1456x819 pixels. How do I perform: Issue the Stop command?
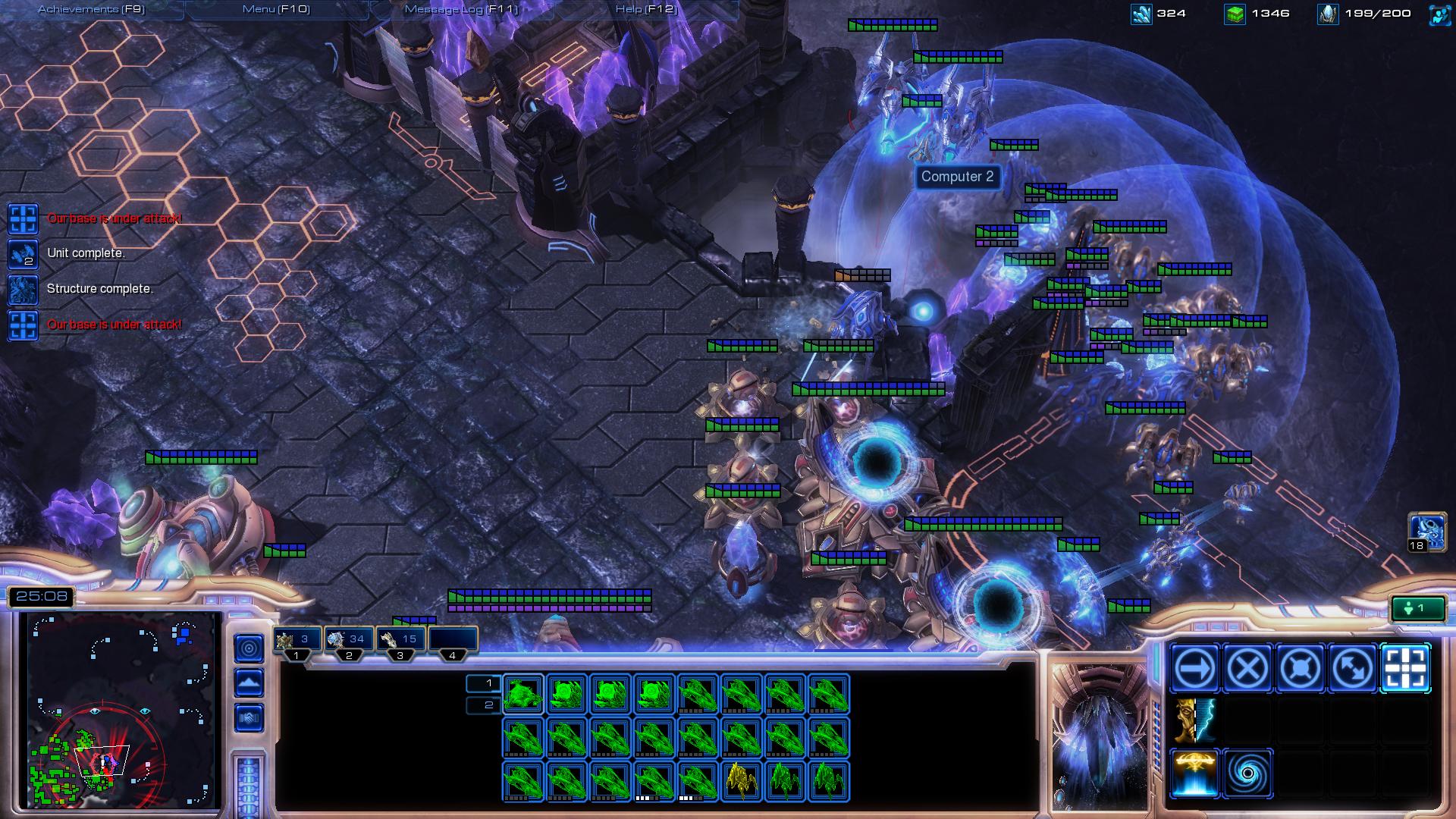coord(1247,669)
